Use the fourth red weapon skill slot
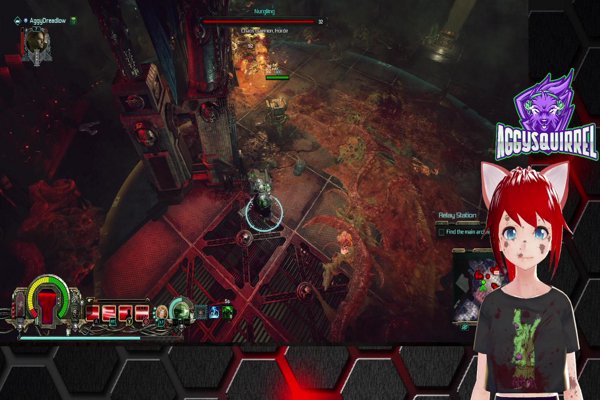Image resolution: width=600 pixels, height=400 pixels. click(142, 313)
